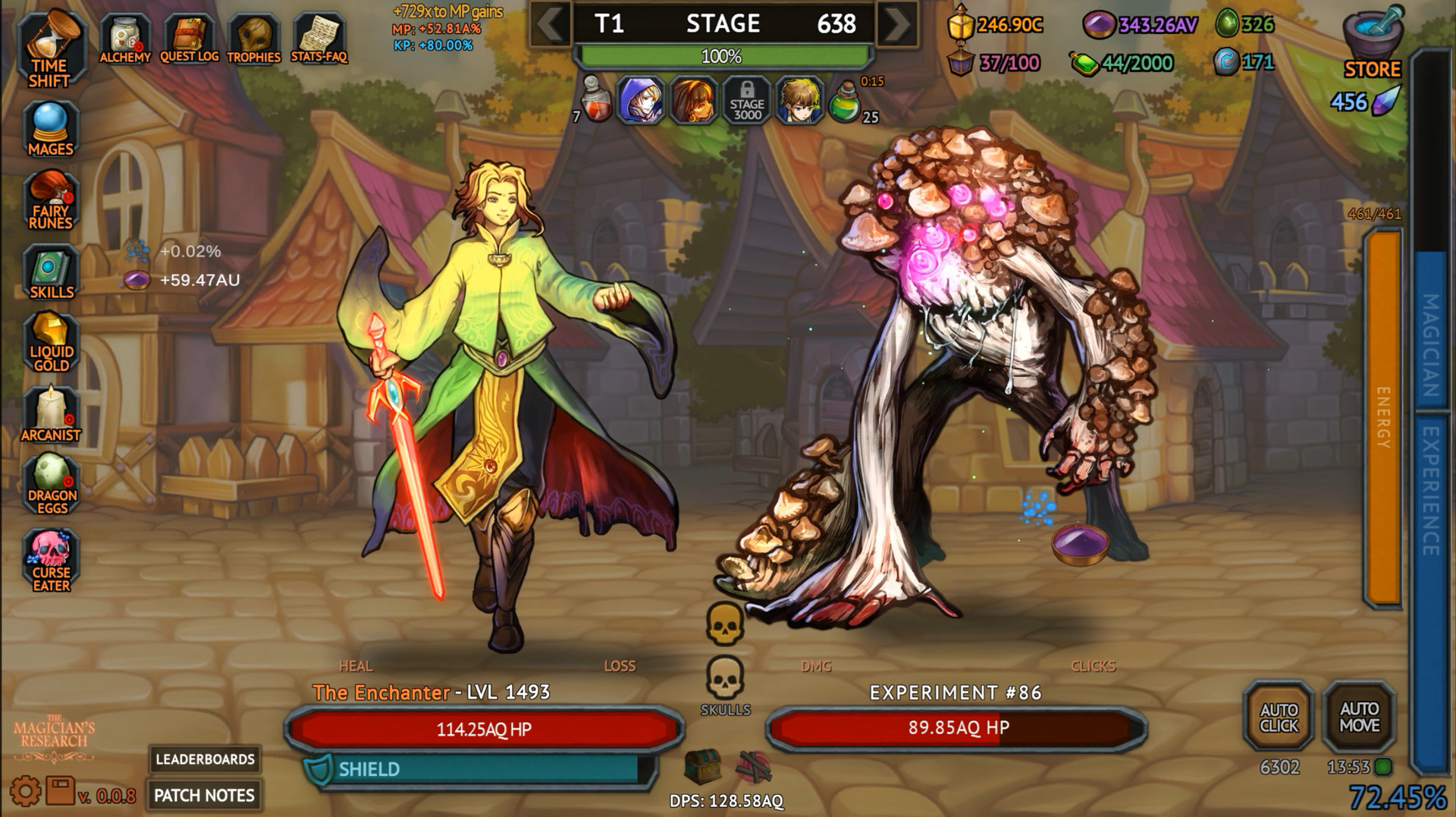Show the Quest Log
1456x817 pixels.
189,39
